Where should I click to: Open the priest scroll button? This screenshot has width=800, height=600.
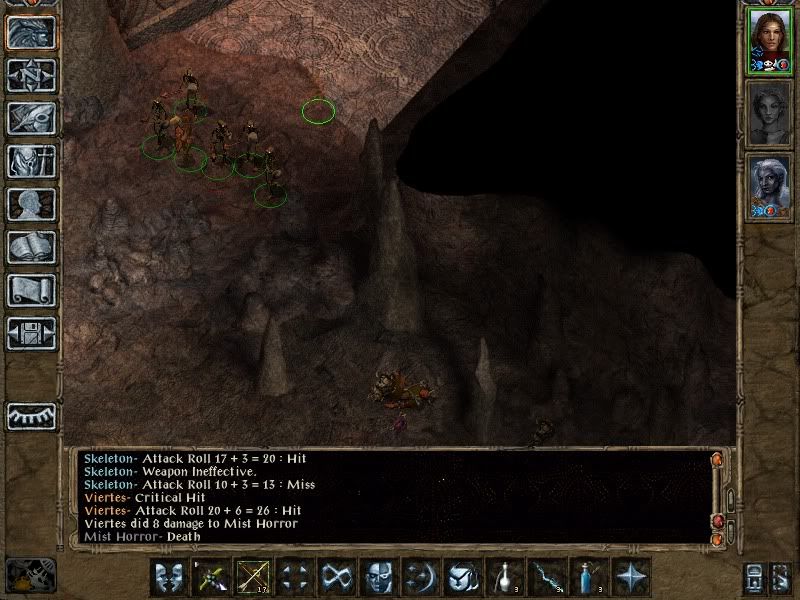pos(30,290)
